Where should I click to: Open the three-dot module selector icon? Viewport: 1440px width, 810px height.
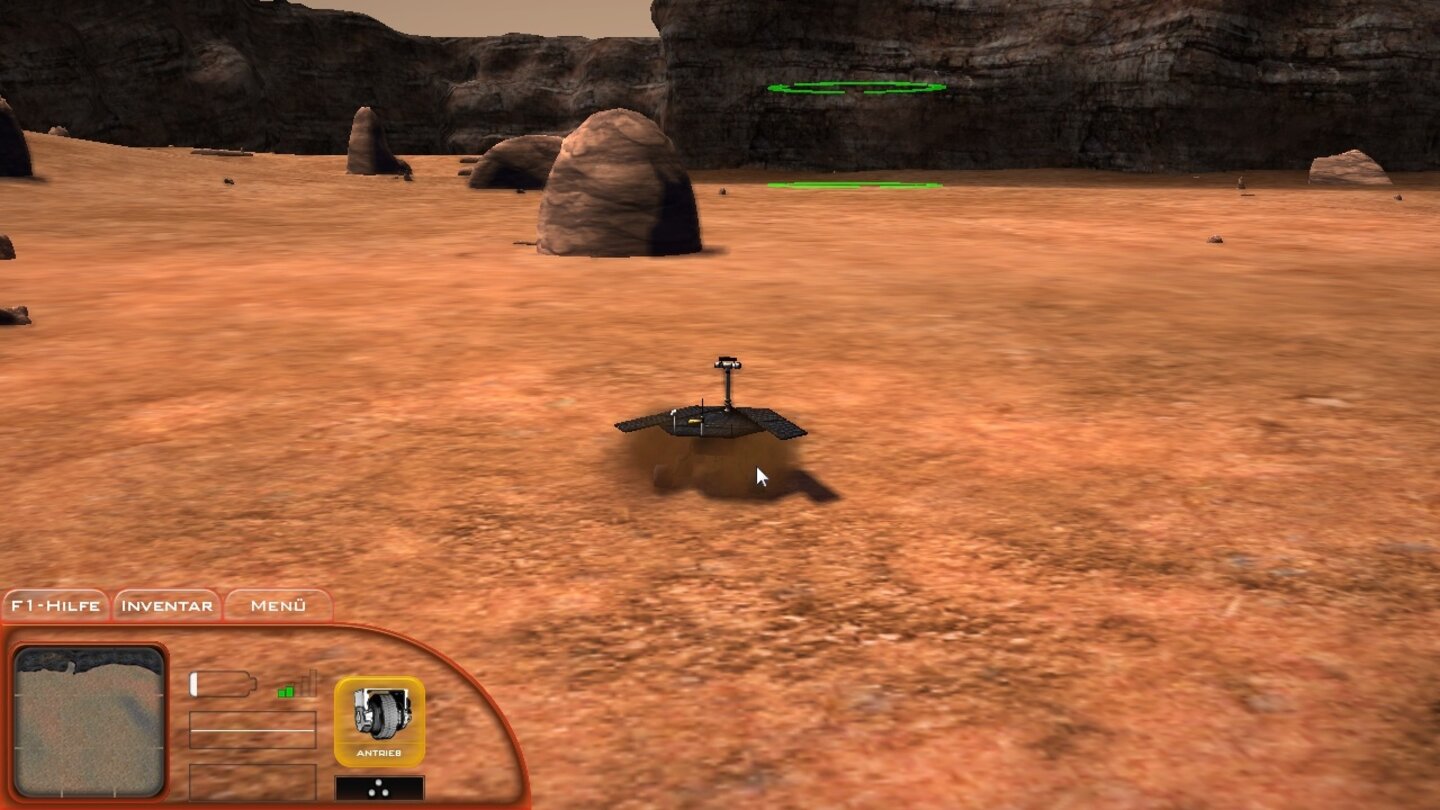tap(377, 787)
